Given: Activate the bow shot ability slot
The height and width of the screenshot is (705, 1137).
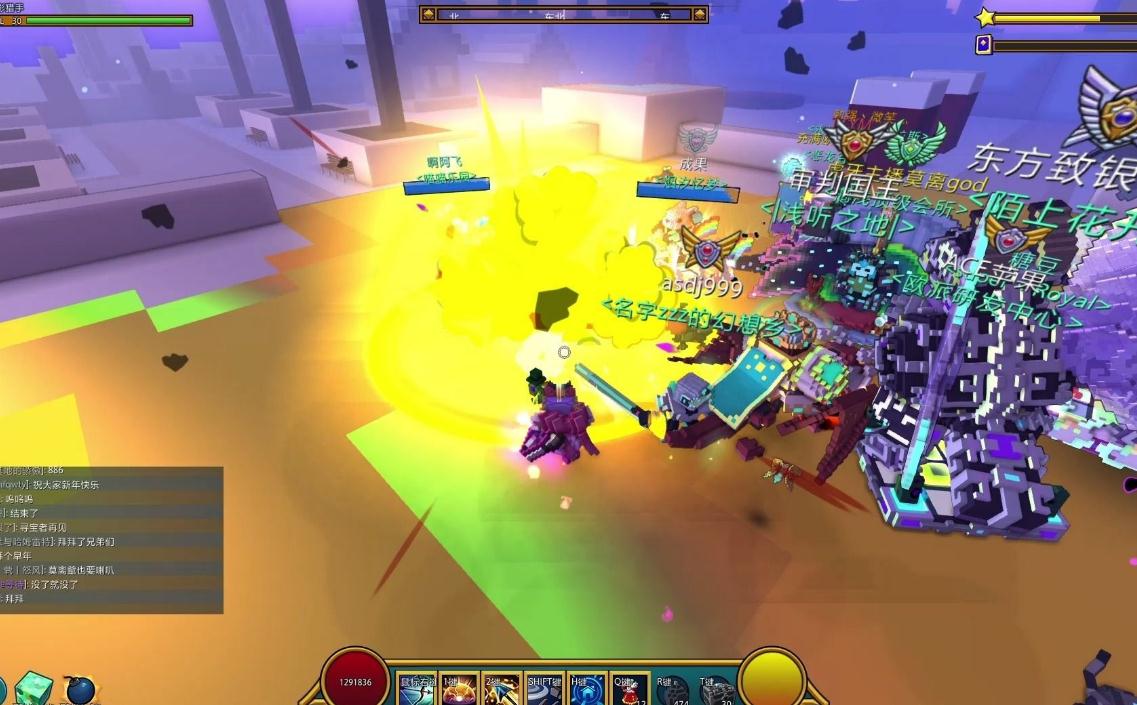Looking at the screenshot, I should point(417,690).
